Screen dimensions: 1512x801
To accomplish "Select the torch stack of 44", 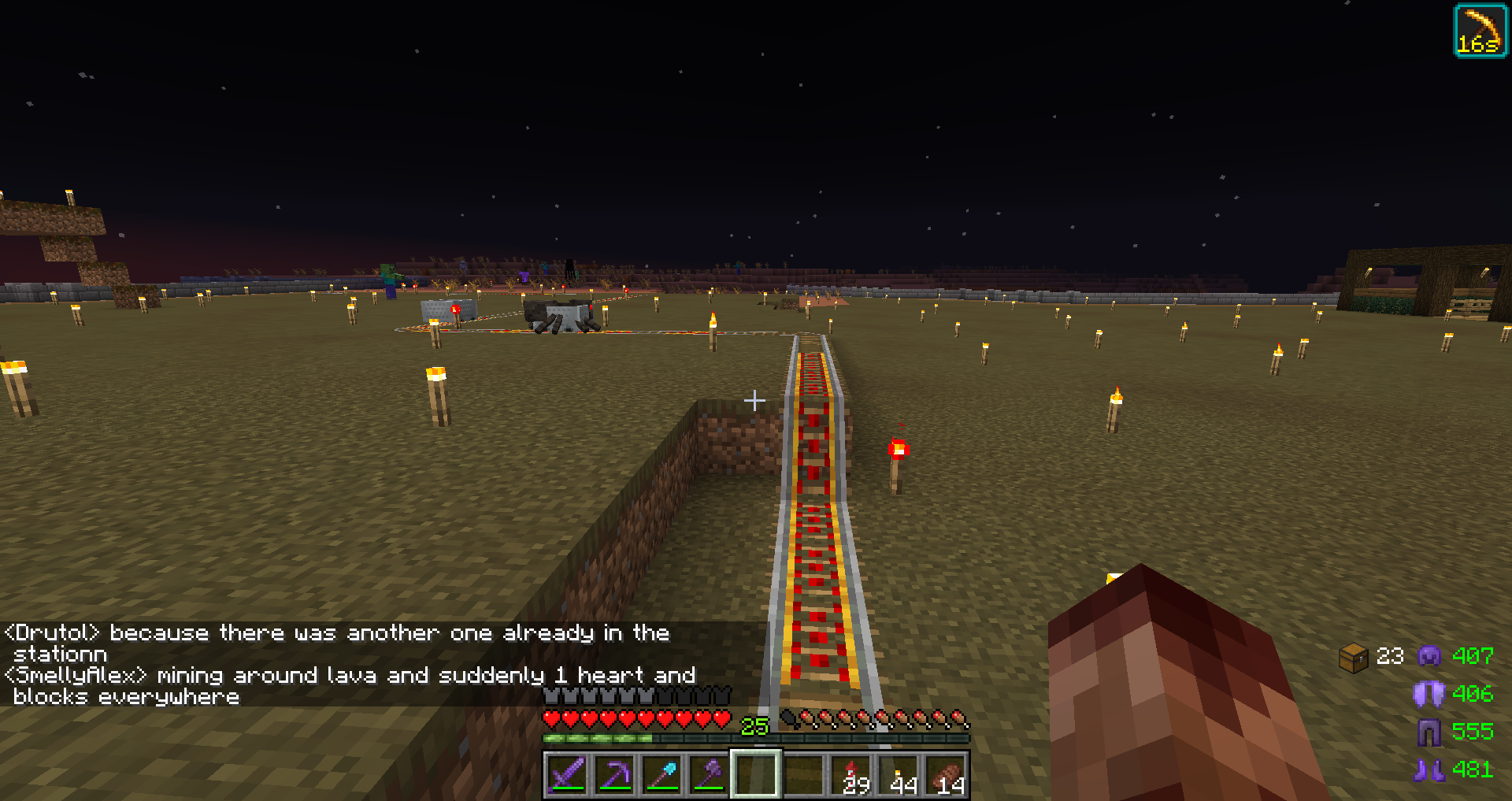I will click(x=899, y=774).
